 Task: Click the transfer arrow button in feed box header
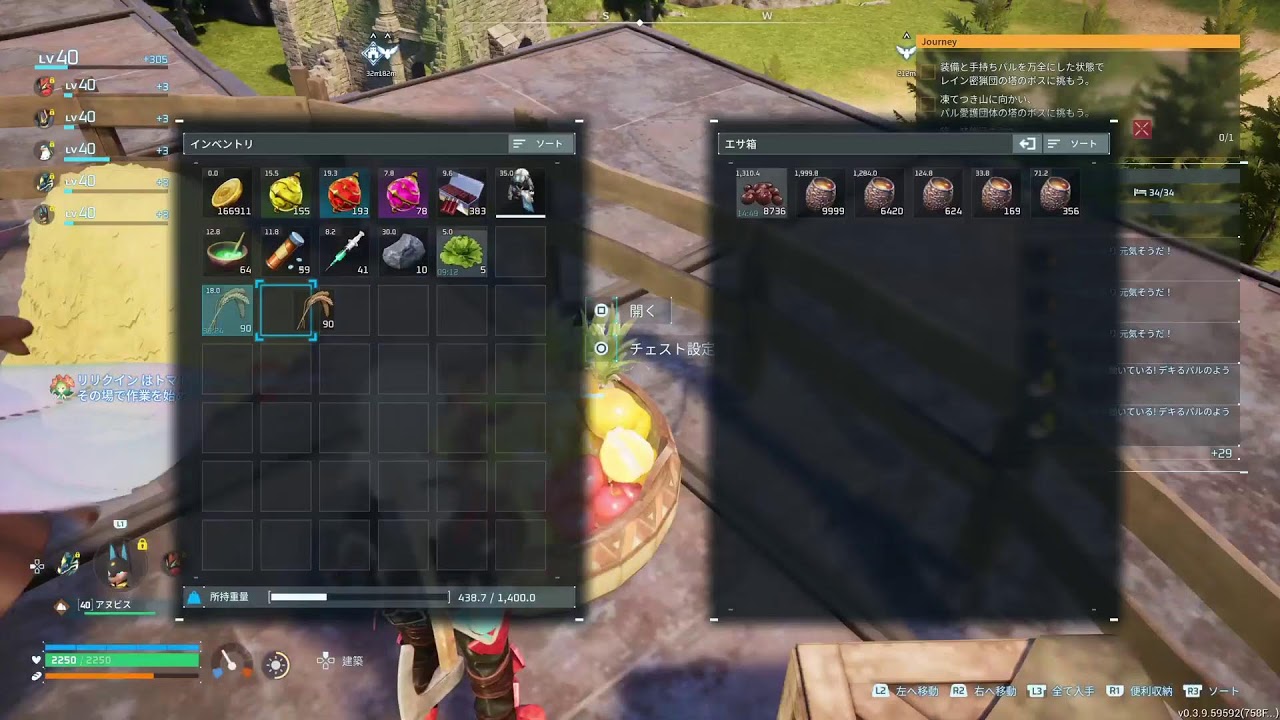click(x=1027, y=144)
